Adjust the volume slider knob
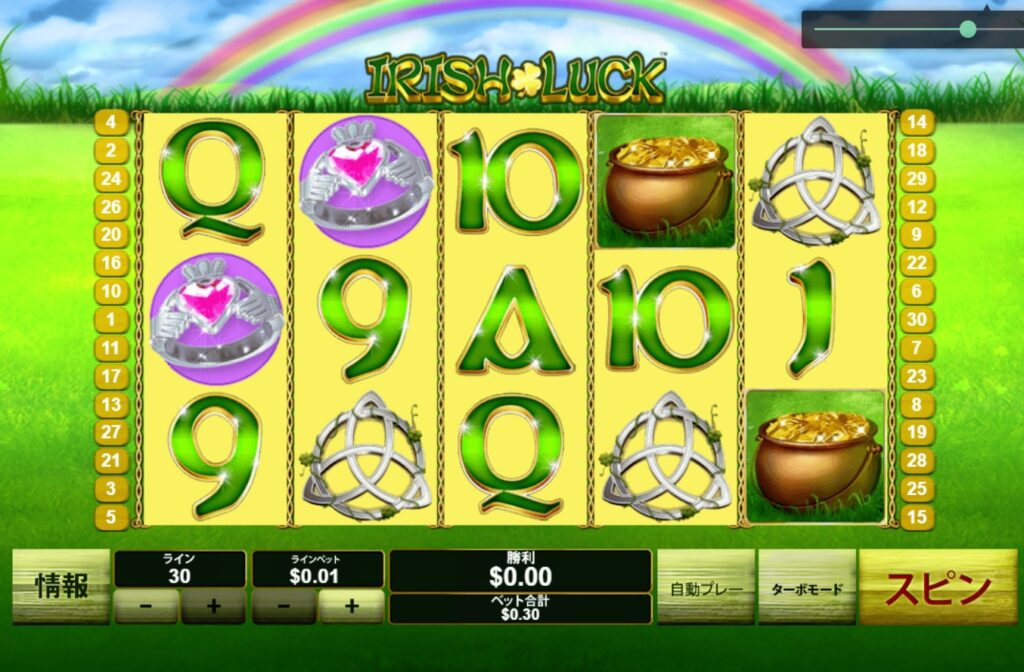Screen dimensions: 1024x672 pyautogui.click(x=967, y=29)
